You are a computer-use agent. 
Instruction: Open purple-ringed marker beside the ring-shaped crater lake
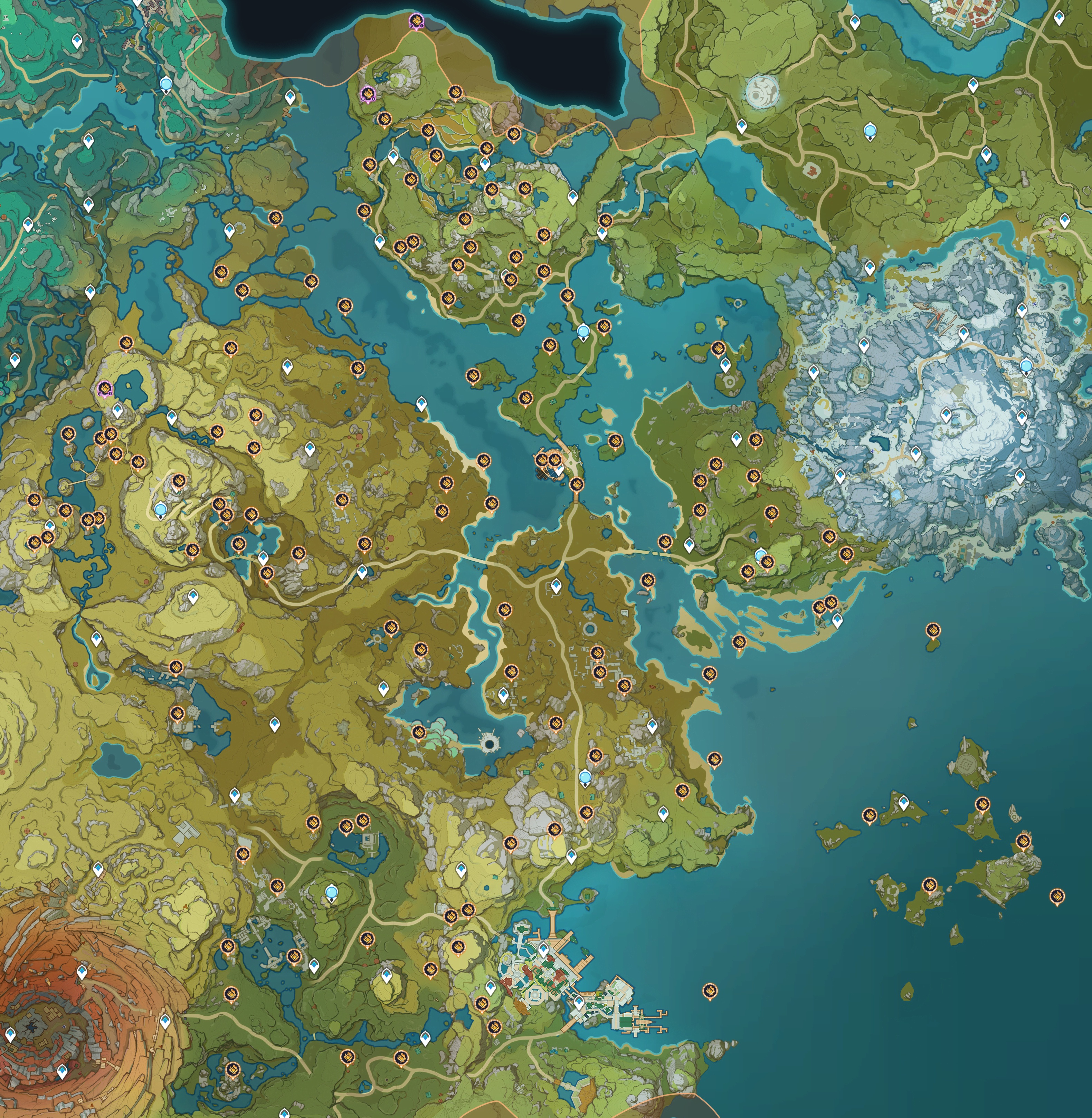pyautogui.click(x=104, y=389)
